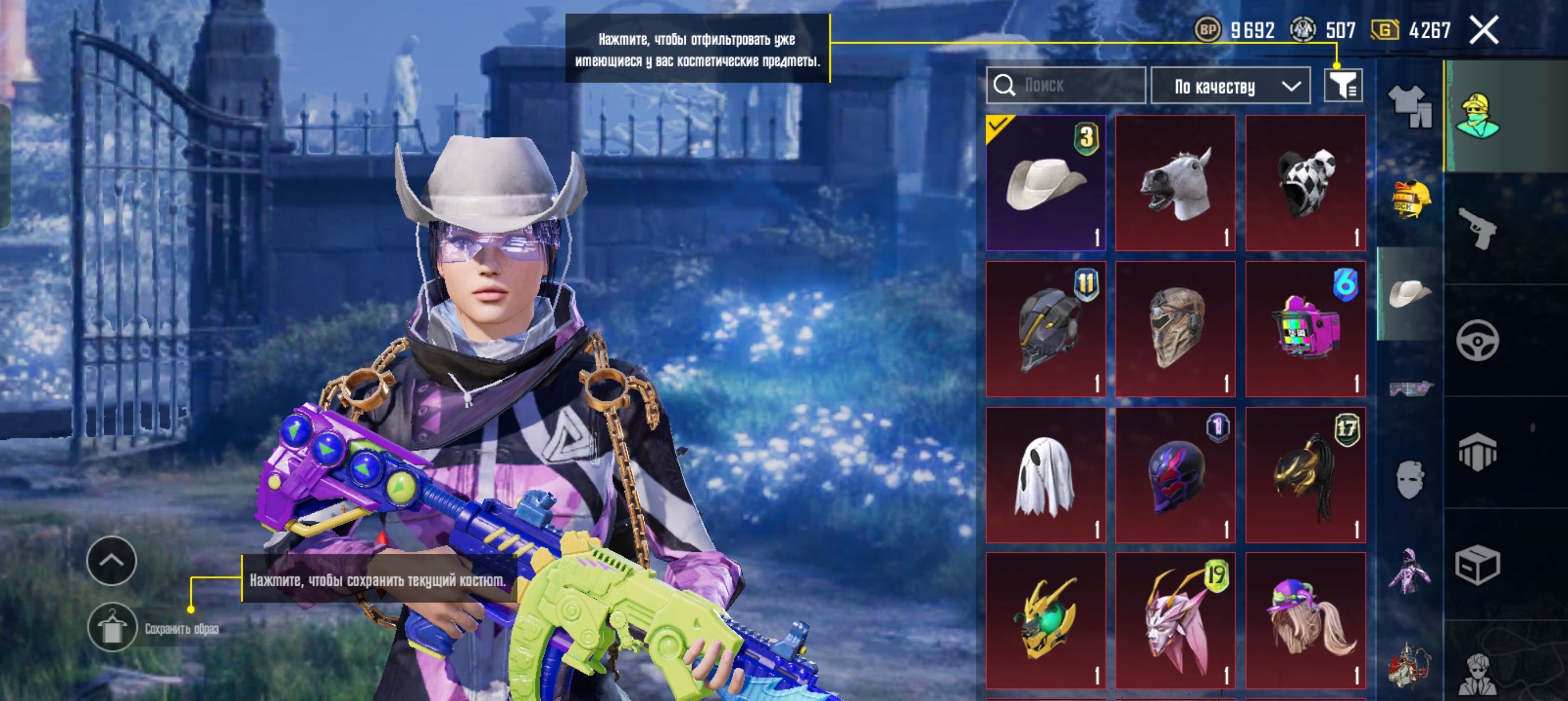
Task: Choose the horse head mask
Action: pyautogui.click(x=1175, y=183)
